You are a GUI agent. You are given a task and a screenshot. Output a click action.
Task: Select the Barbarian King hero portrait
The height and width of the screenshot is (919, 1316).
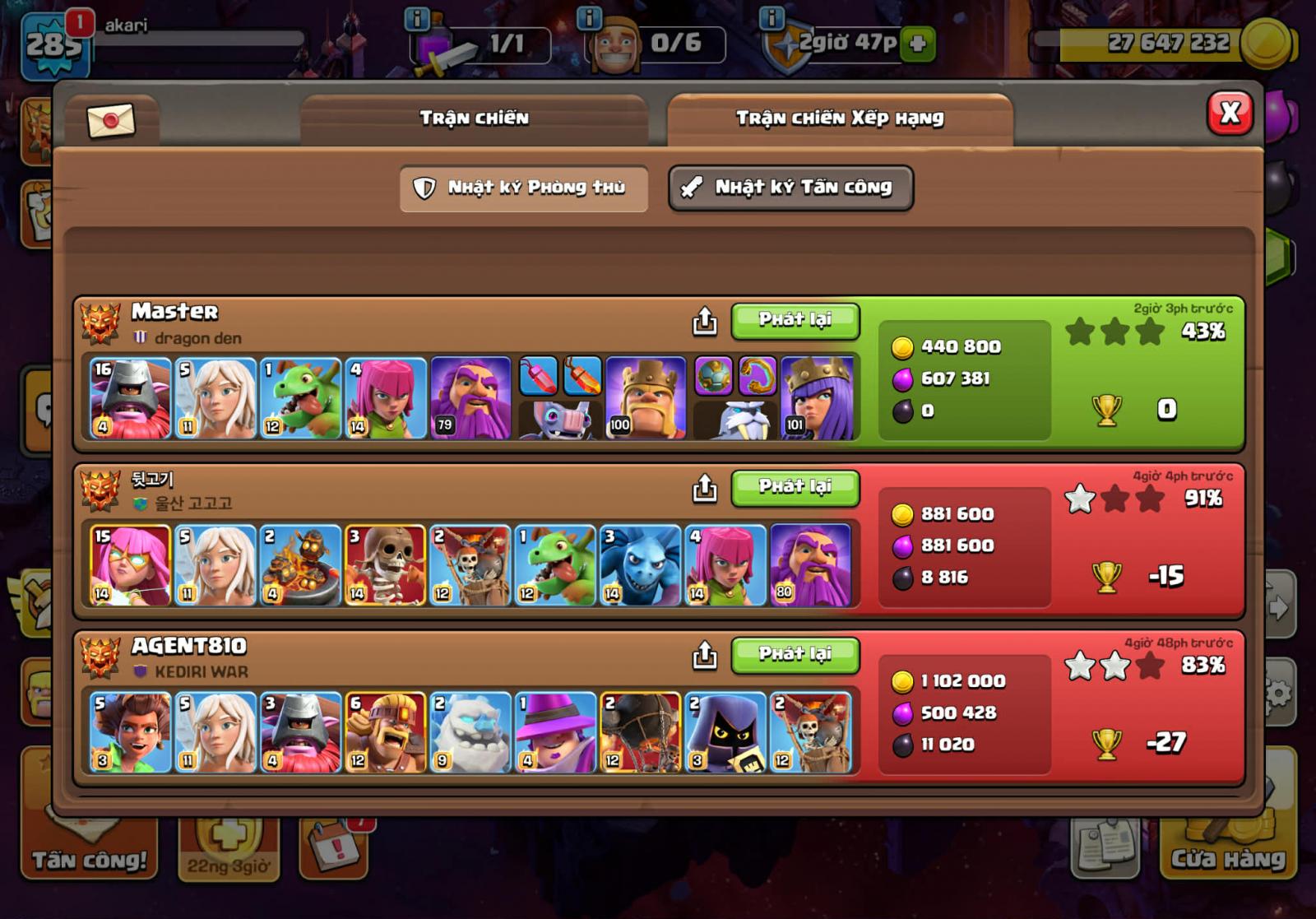coord(646,399)
